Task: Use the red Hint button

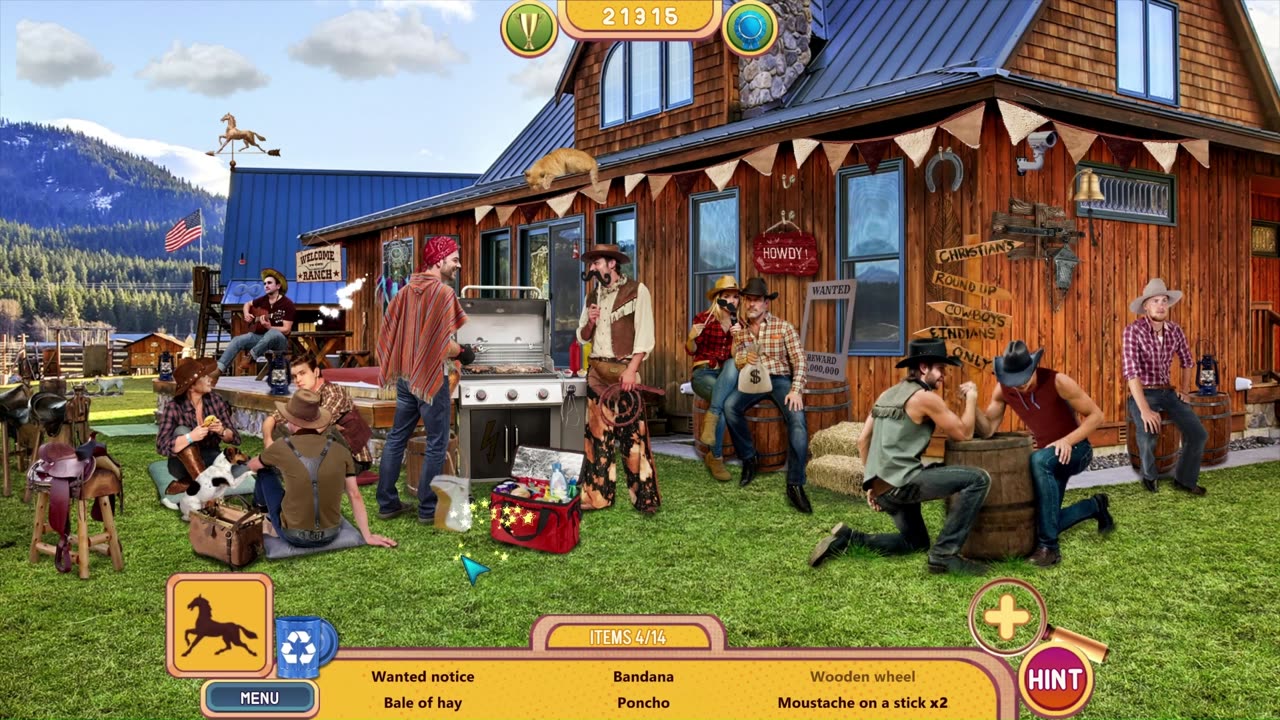Action: coord(1054,680)
